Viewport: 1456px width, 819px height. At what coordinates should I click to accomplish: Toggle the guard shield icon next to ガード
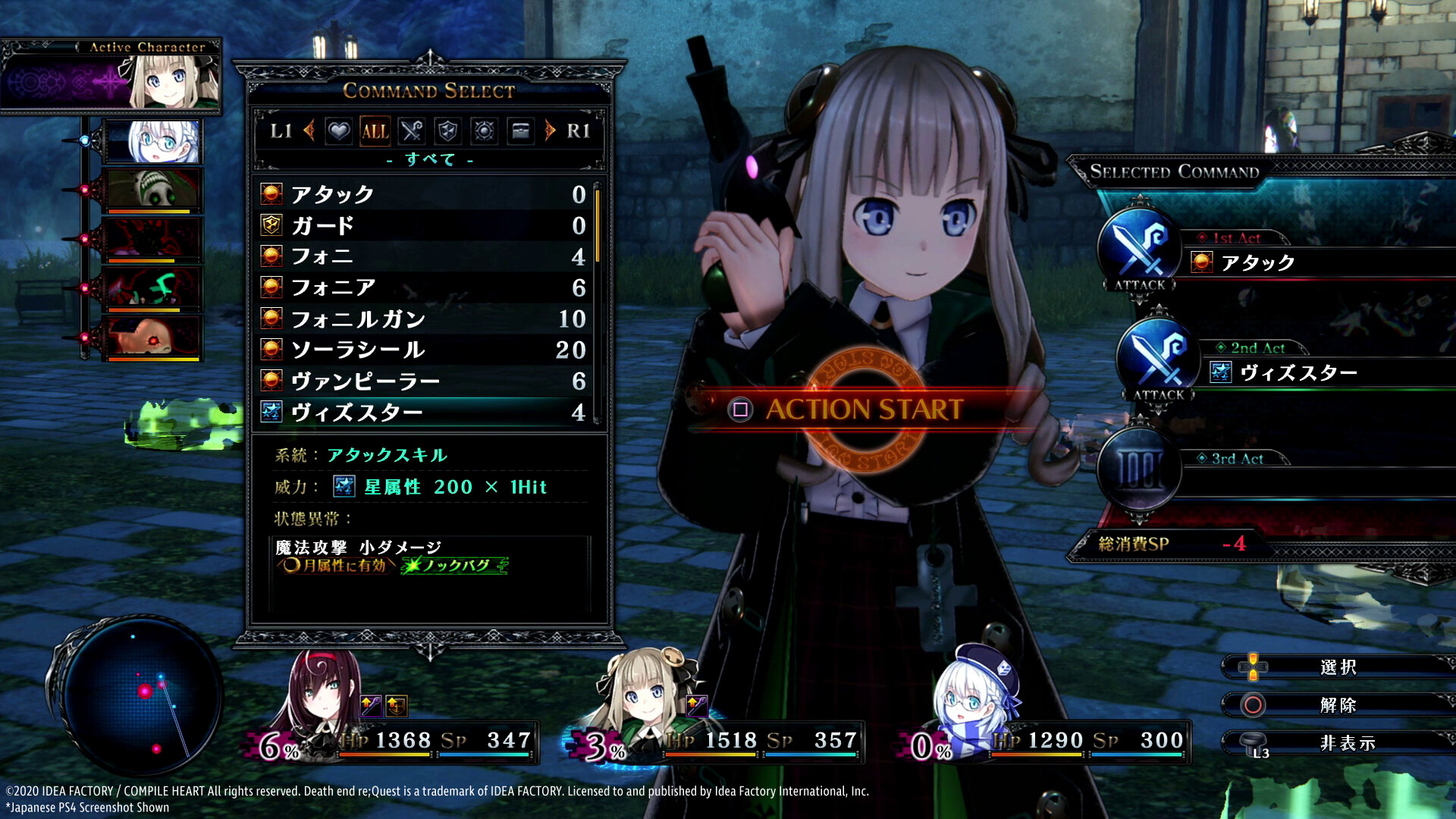tap(272, 225)
